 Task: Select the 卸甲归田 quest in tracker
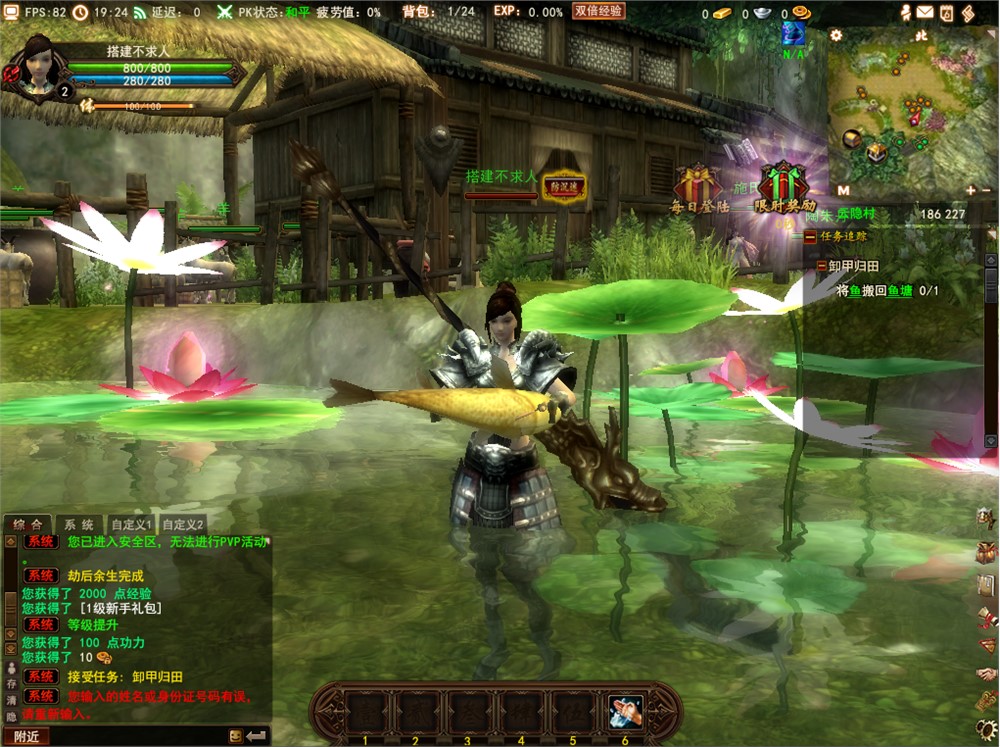point(853,266)
